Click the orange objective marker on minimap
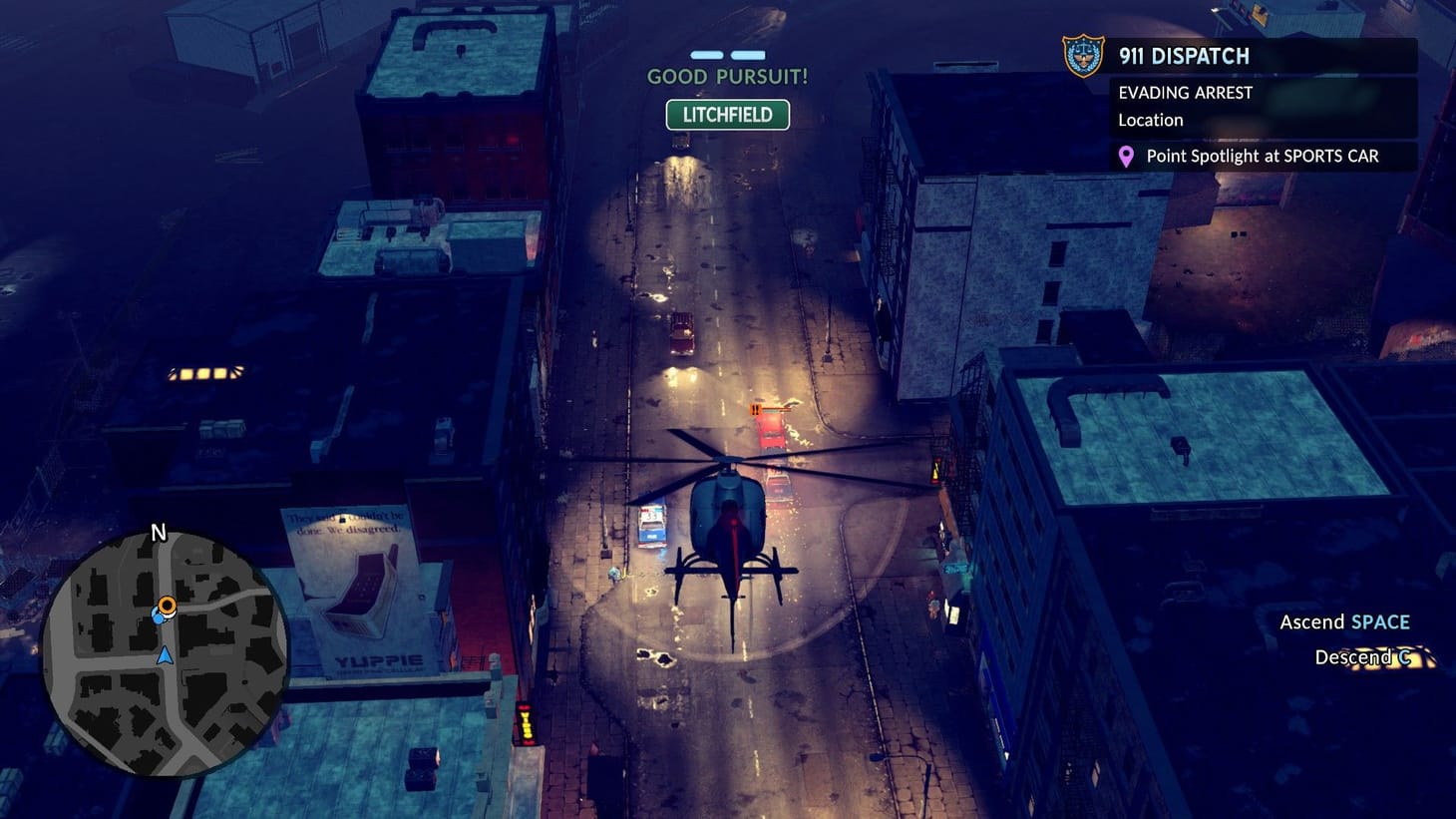This screenshot has height=819, width=1456. (x=168, y=606)
